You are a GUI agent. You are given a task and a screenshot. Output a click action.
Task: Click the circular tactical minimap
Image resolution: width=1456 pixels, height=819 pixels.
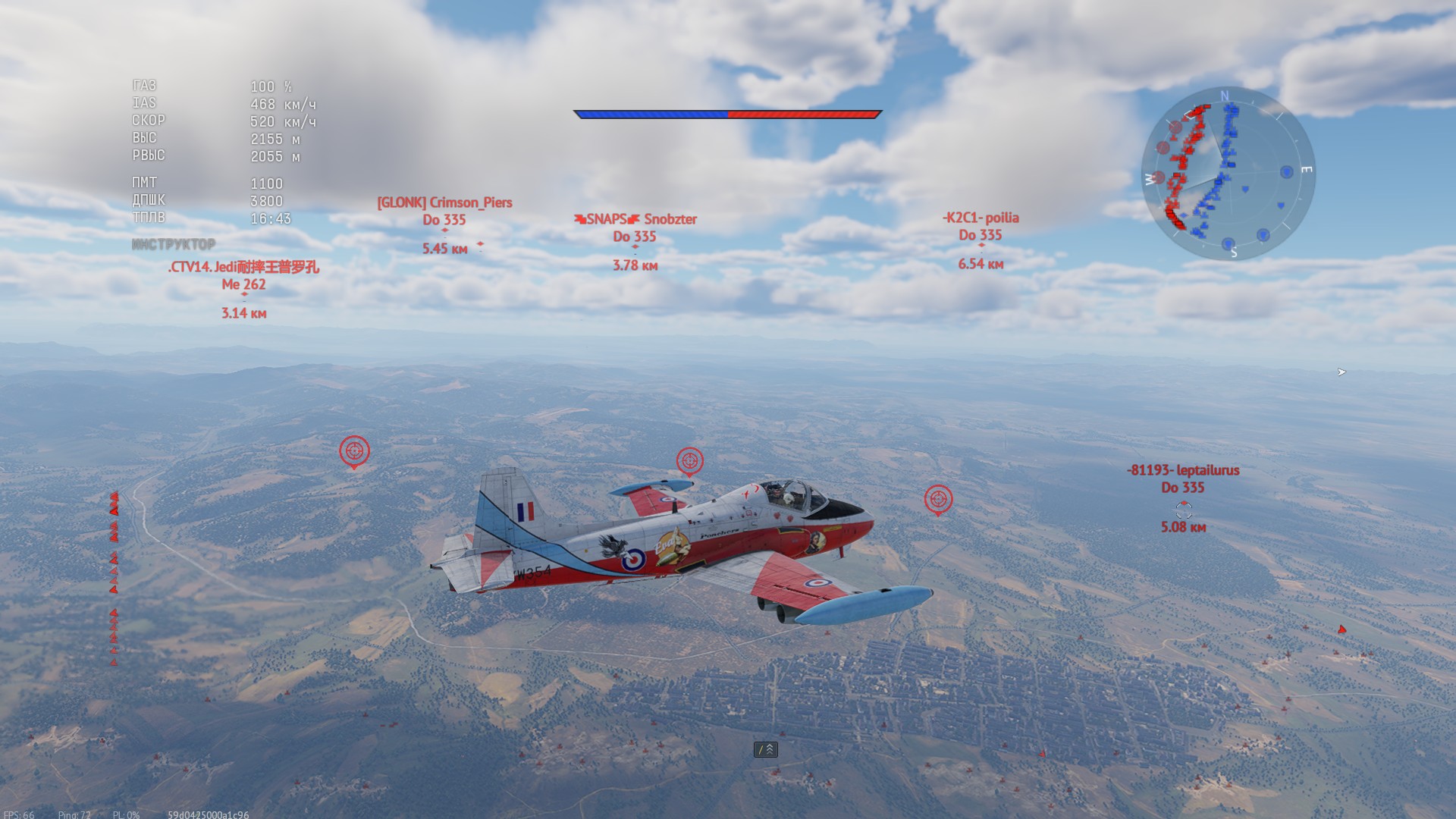tap(1228, 174)
